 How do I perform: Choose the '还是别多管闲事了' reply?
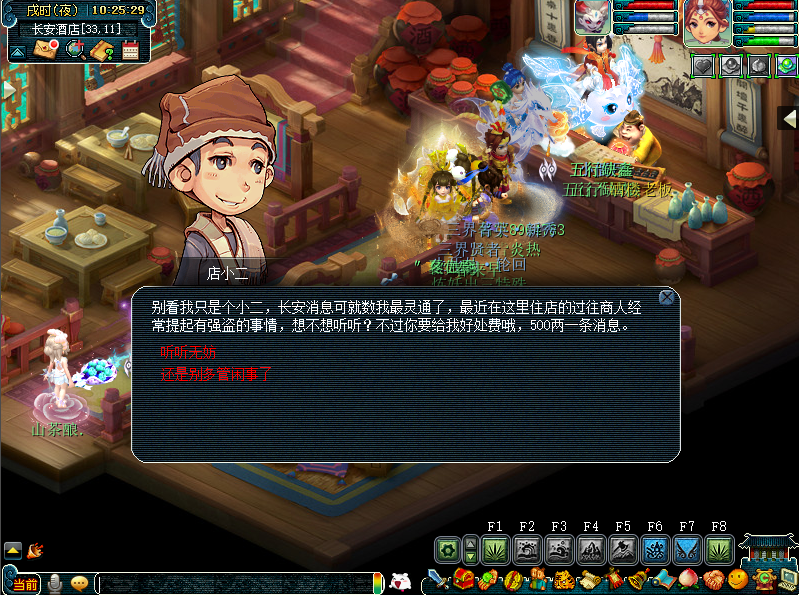216,375
